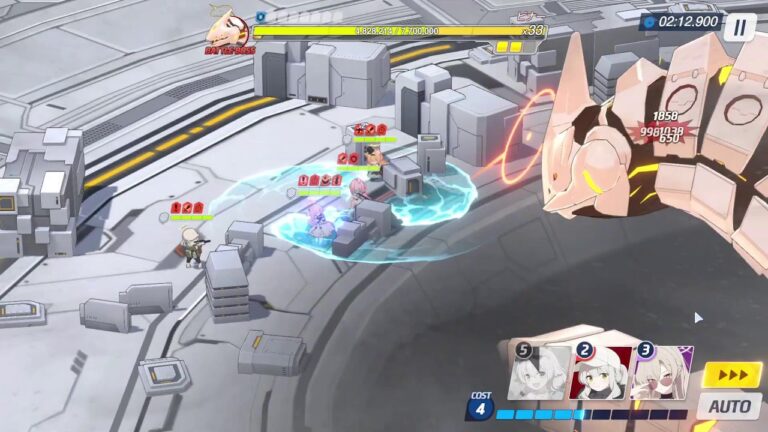Choose the greyed-out cost 5 skill card
The image size is (768, 432).
coord(540,372)
